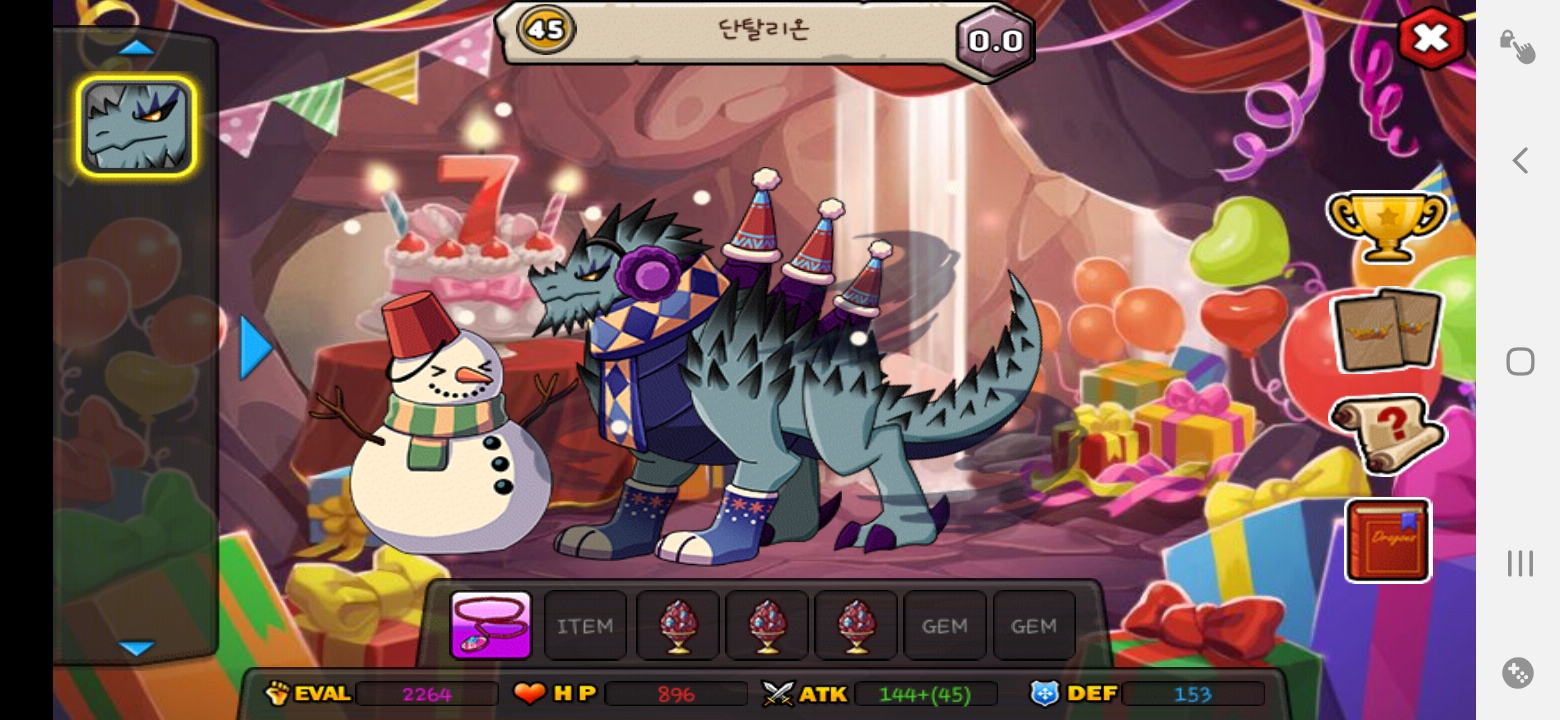Open the red Dragons book
1560x720 pixels.
(x=1388, y=540)
